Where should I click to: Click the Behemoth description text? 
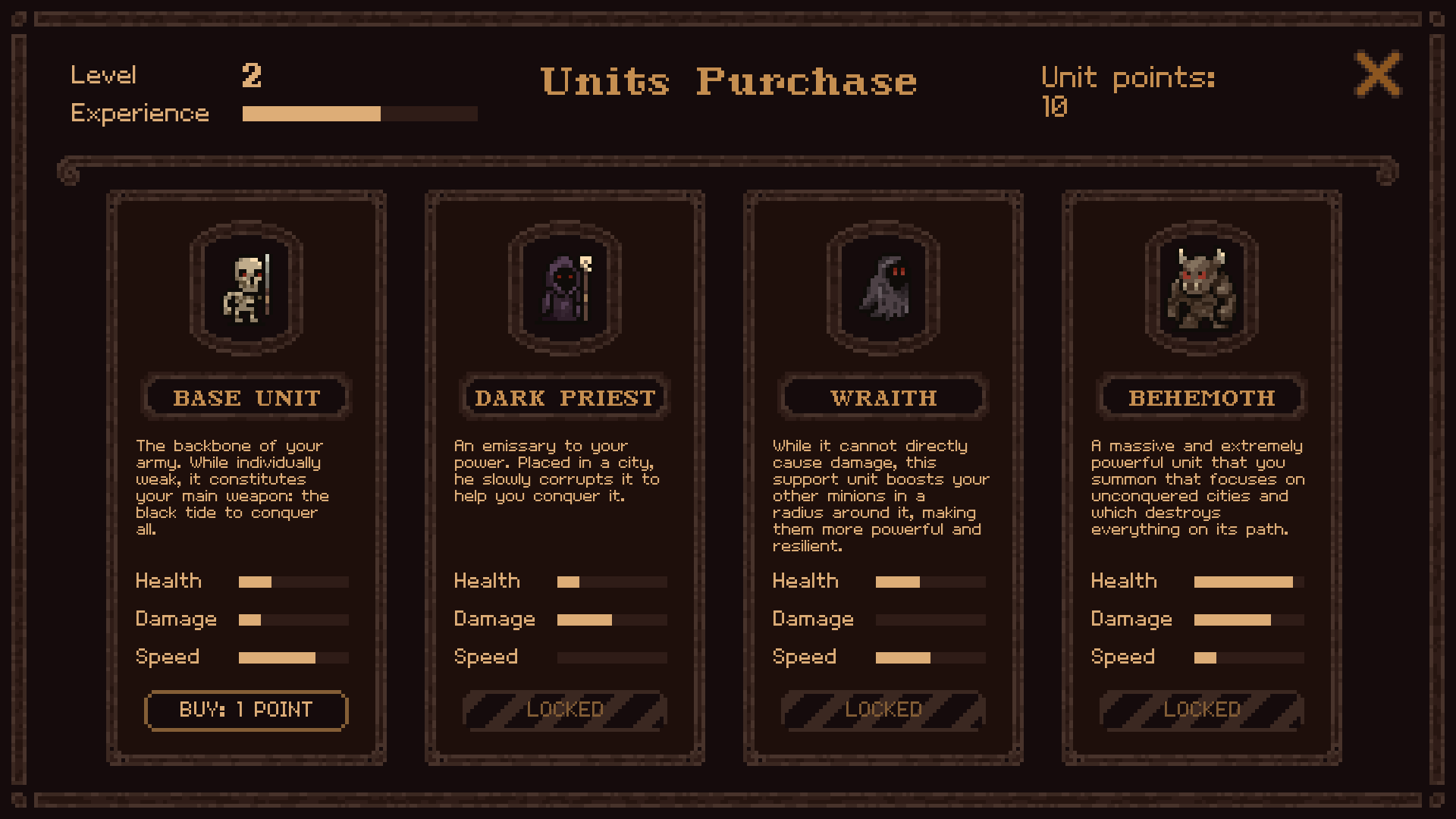[x=1197, y=488]
